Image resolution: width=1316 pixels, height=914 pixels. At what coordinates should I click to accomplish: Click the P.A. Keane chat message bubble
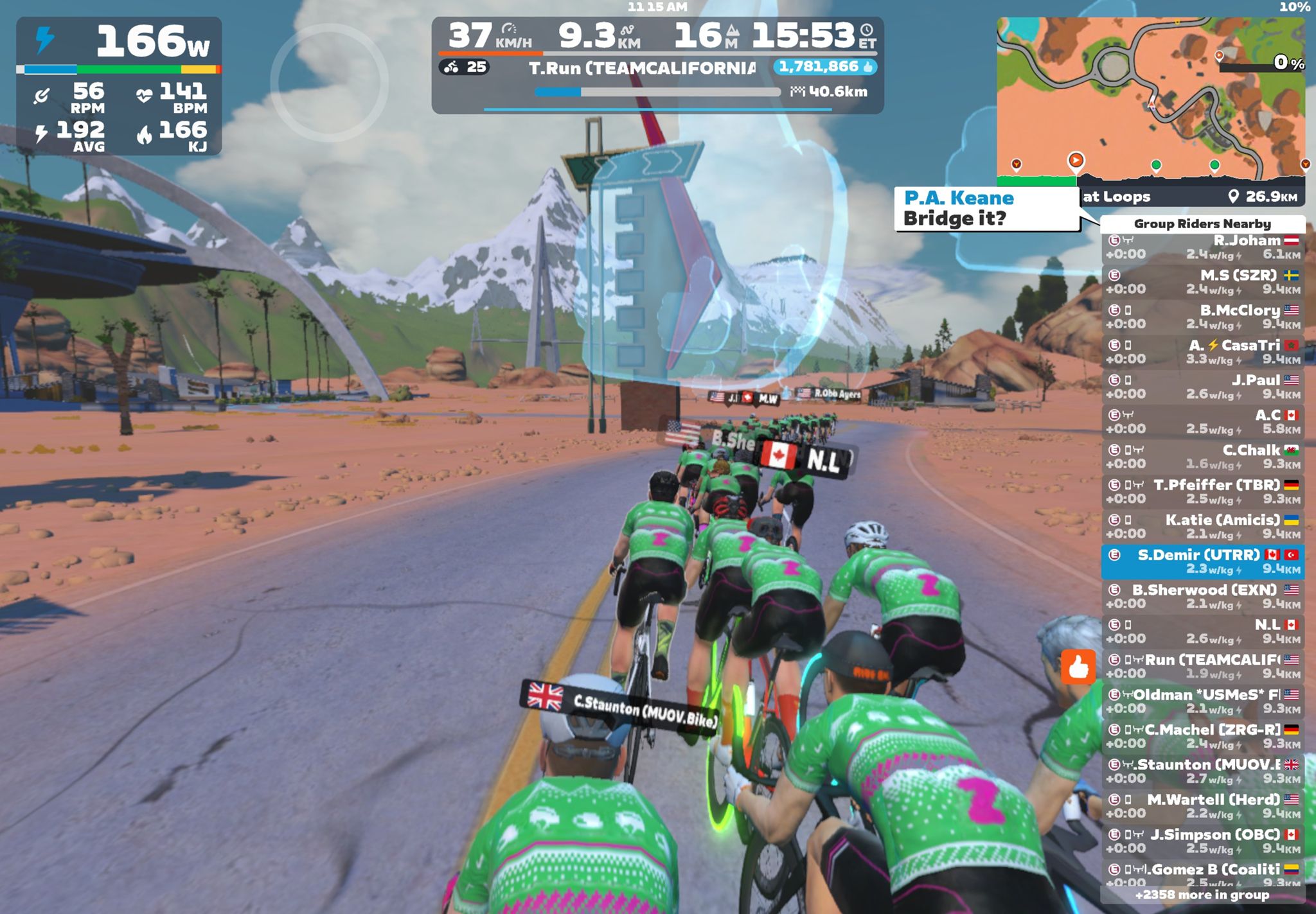click(986, 209)
